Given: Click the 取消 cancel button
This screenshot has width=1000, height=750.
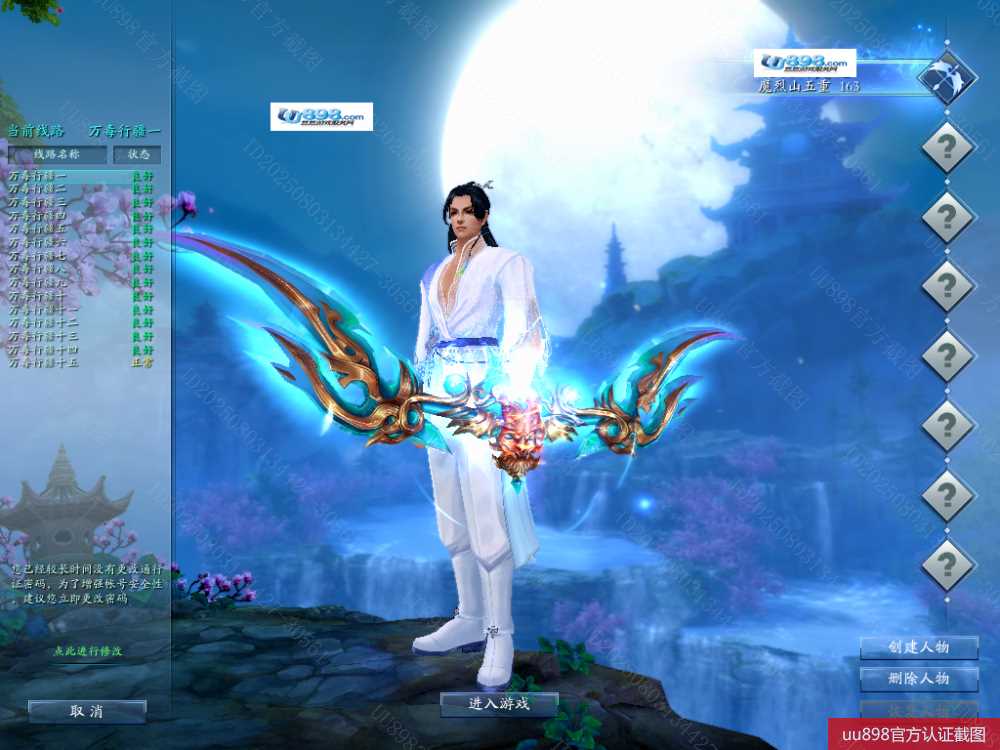Looking at the screenshot, I should [87, 712].
